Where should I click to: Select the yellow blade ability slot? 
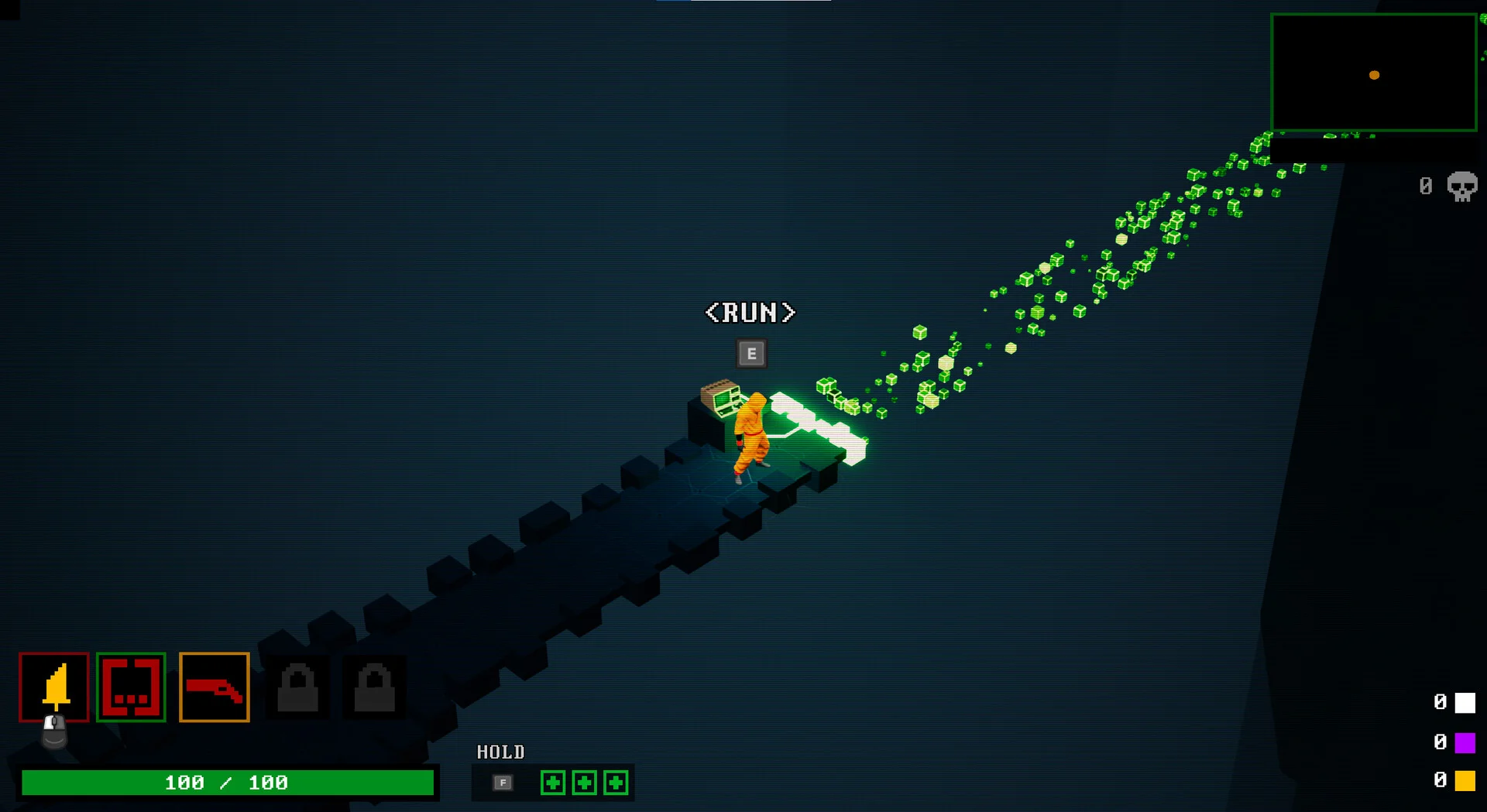pos(54,687)
